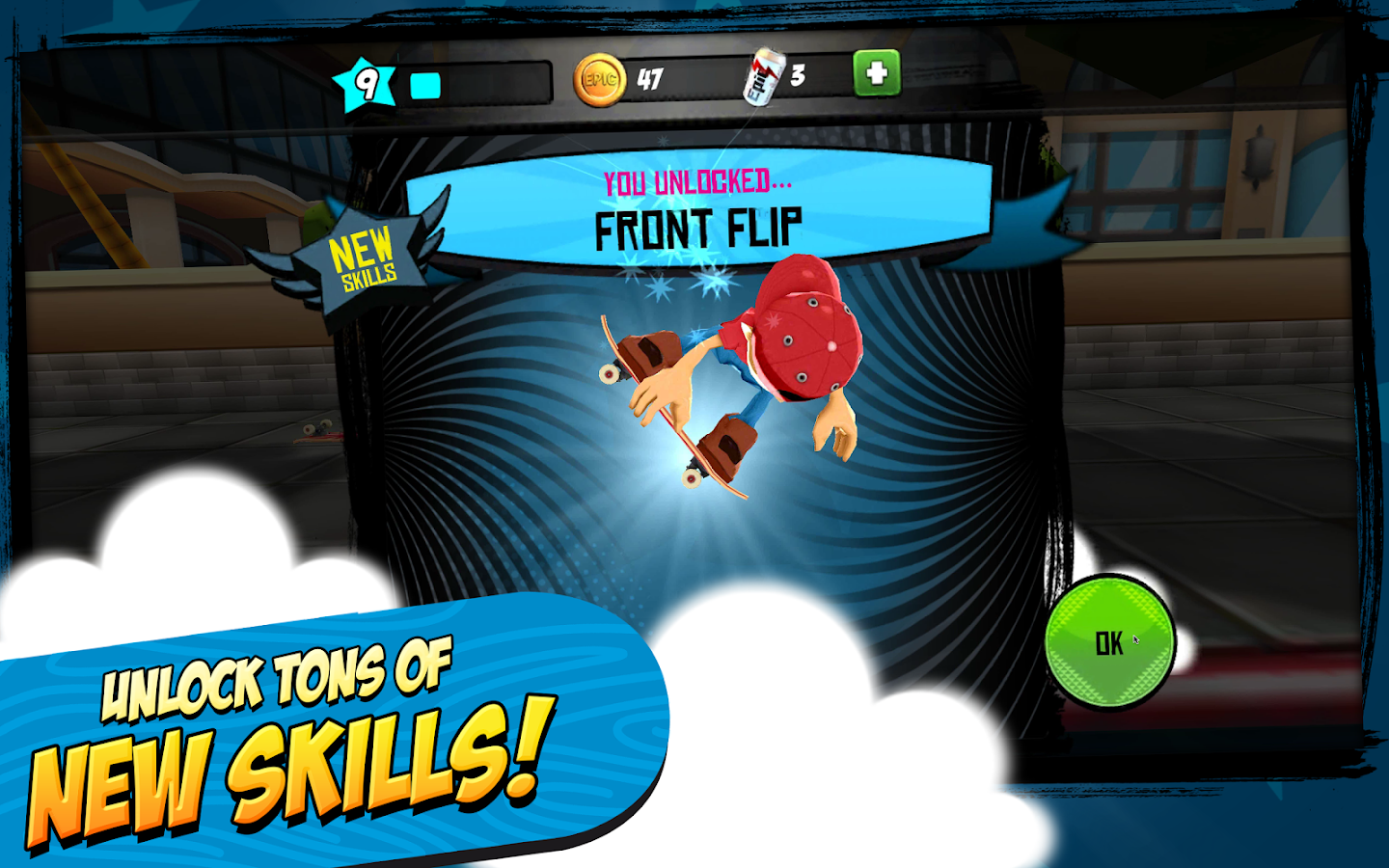Select the level 9 star badge

367,83
